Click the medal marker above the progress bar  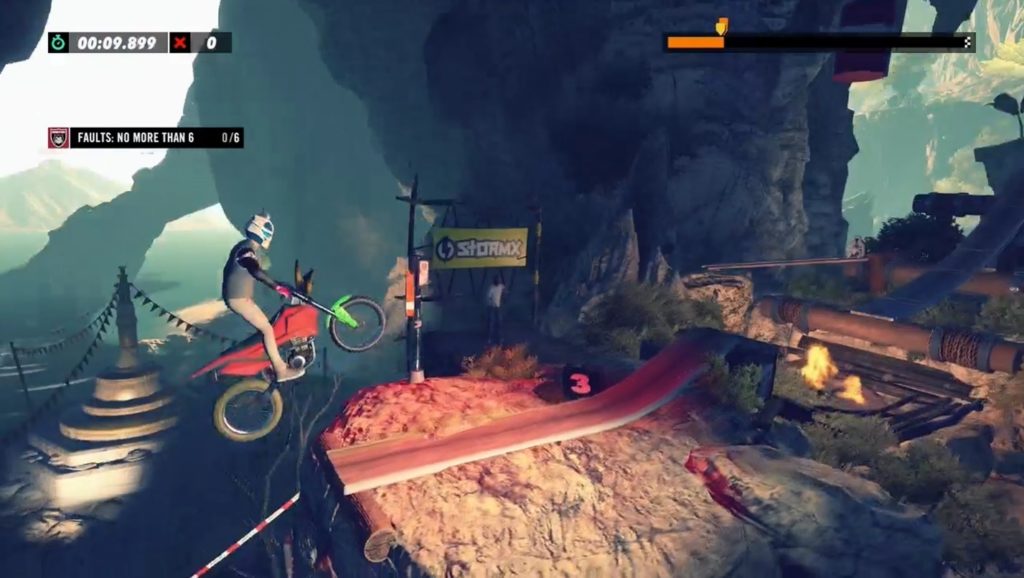(722, 25)
